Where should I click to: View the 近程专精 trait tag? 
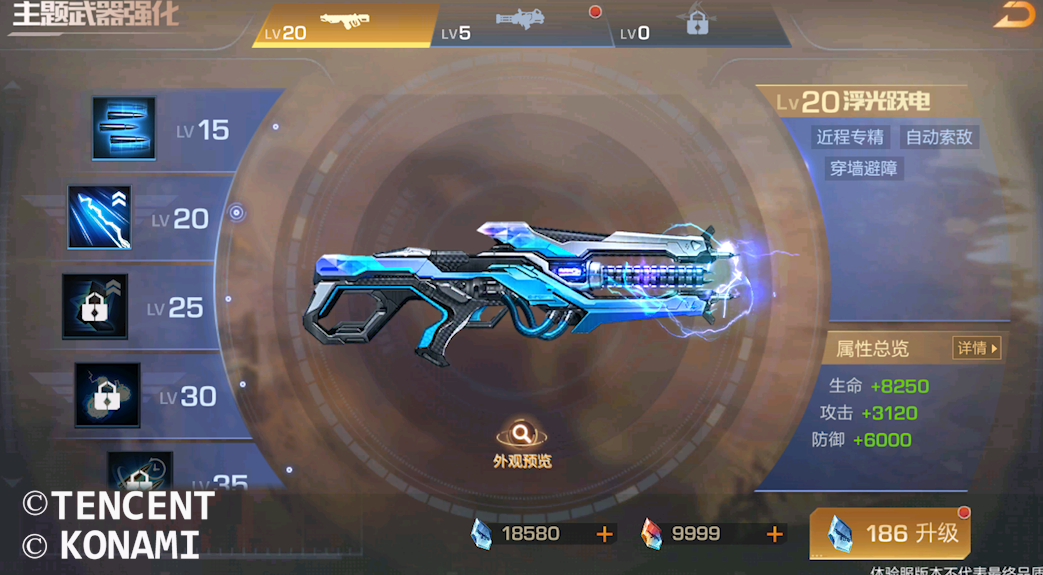click(850, 137)
